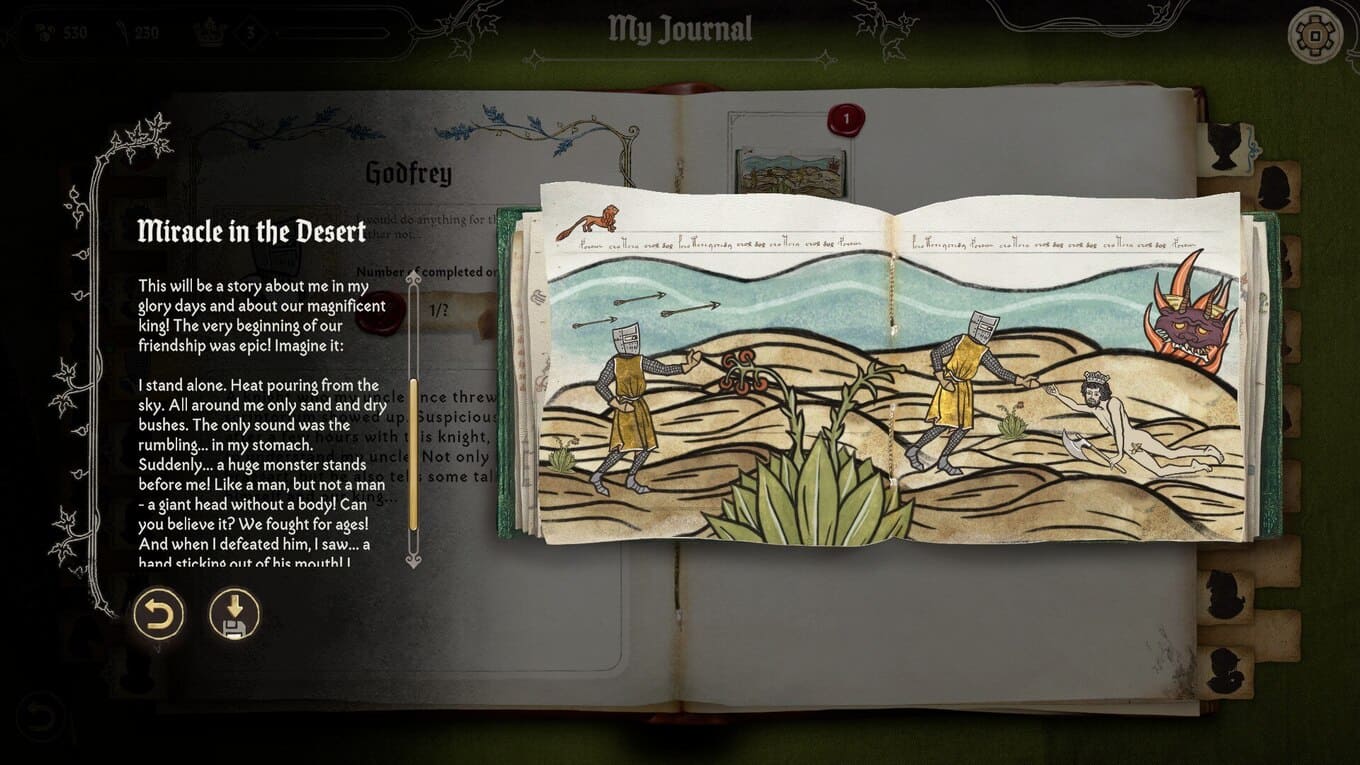Click the story scrollbar's down arrow
1360x765 pixels.
coord(413,559)
